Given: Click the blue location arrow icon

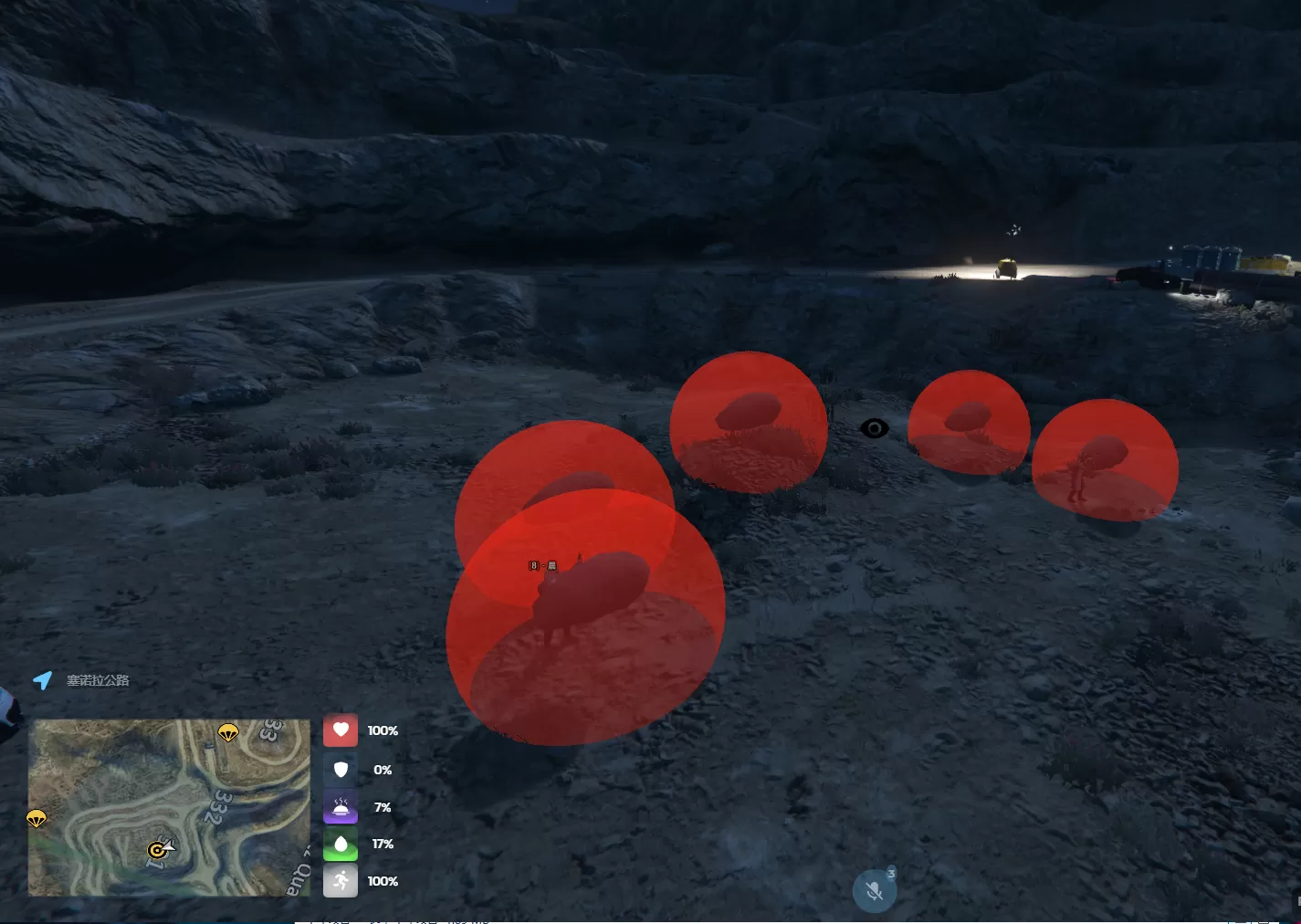Looking at the screenshot, I should tap(43, 680).
